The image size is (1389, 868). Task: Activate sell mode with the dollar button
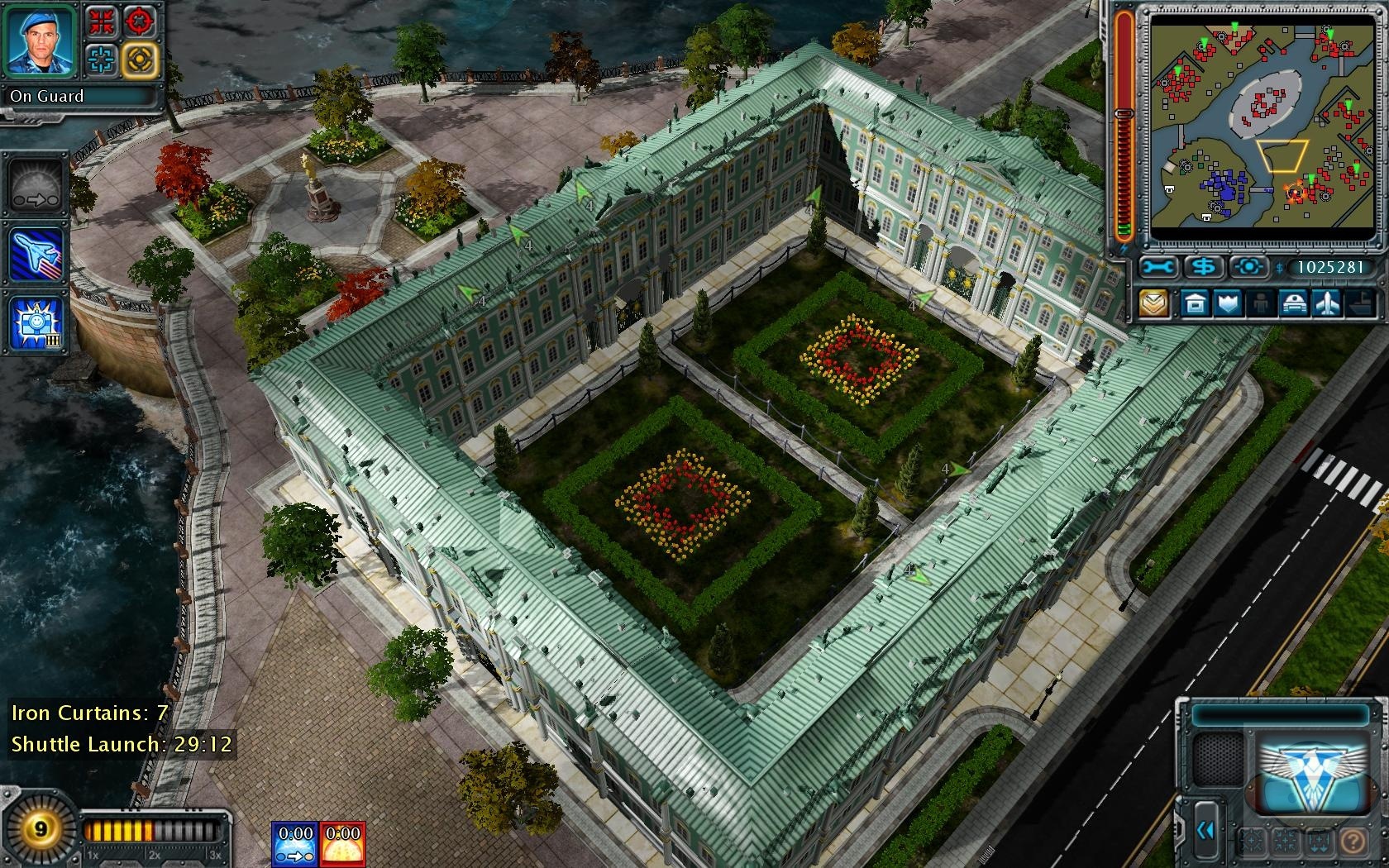point(1205,267)
